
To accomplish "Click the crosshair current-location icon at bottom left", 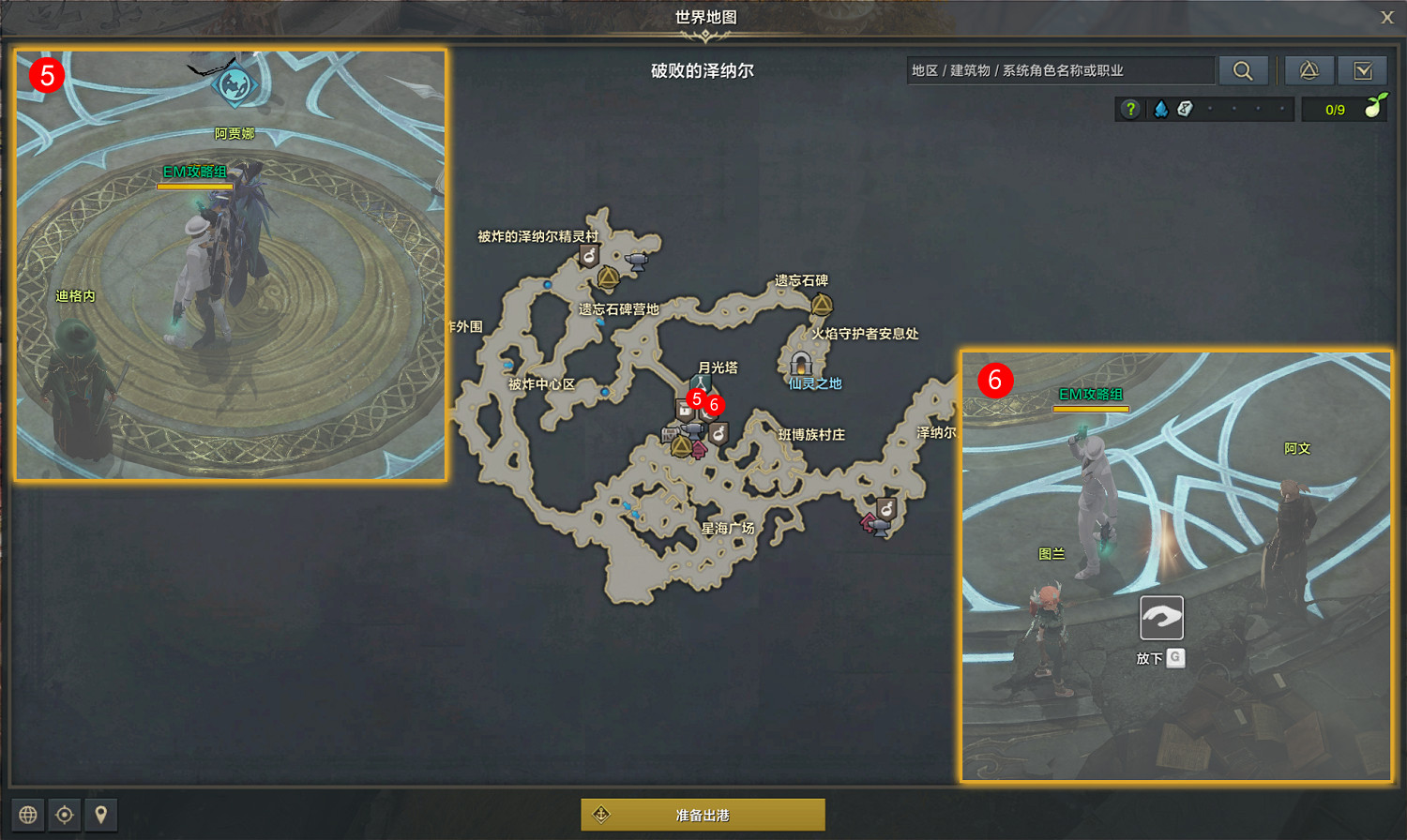I will point(65,815).
